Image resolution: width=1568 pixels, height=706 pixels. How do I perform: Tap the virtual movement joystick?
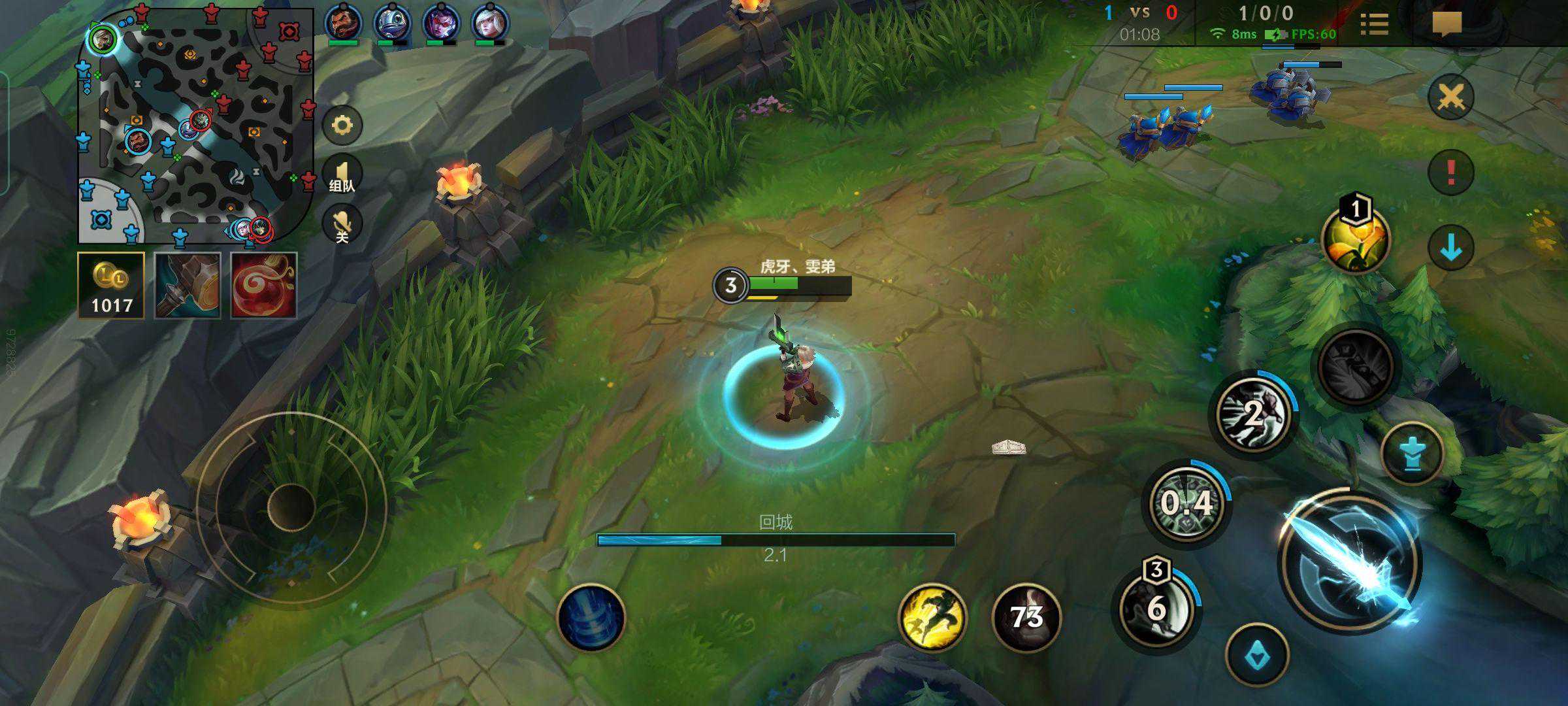coord(291,507)
